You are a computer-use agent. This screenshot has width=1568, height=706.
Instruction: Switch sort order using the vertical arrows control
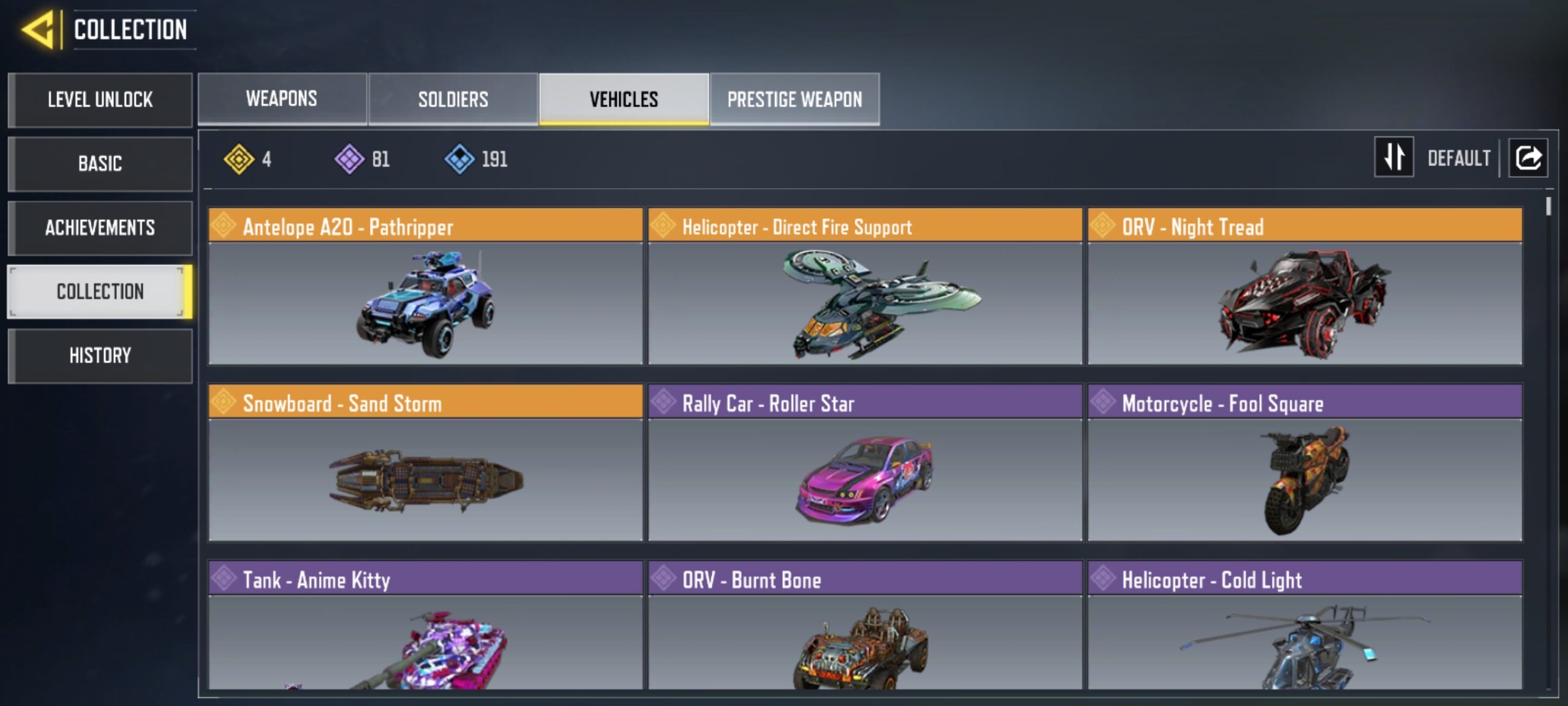(x=1393, y=158)
